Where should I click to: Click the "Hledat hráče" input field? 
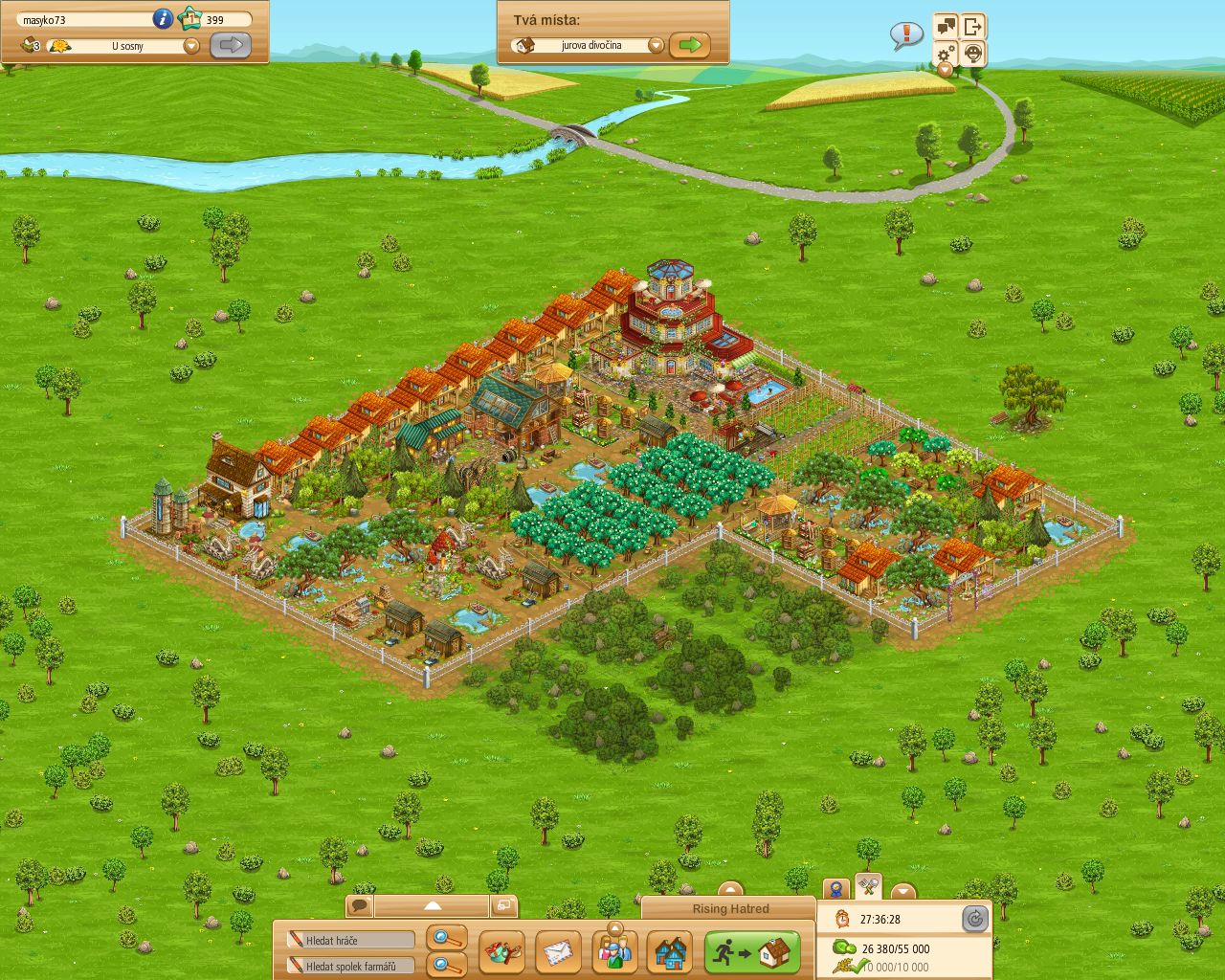[x=349, y=939]
